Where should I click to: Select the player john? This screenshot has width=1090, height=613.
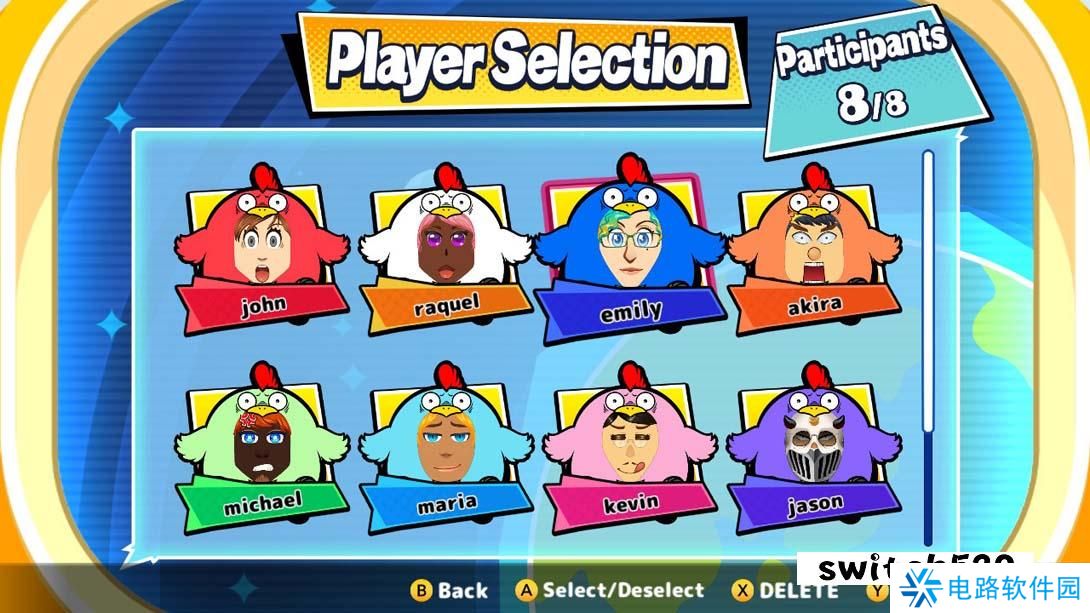click(x=262, y=252)
